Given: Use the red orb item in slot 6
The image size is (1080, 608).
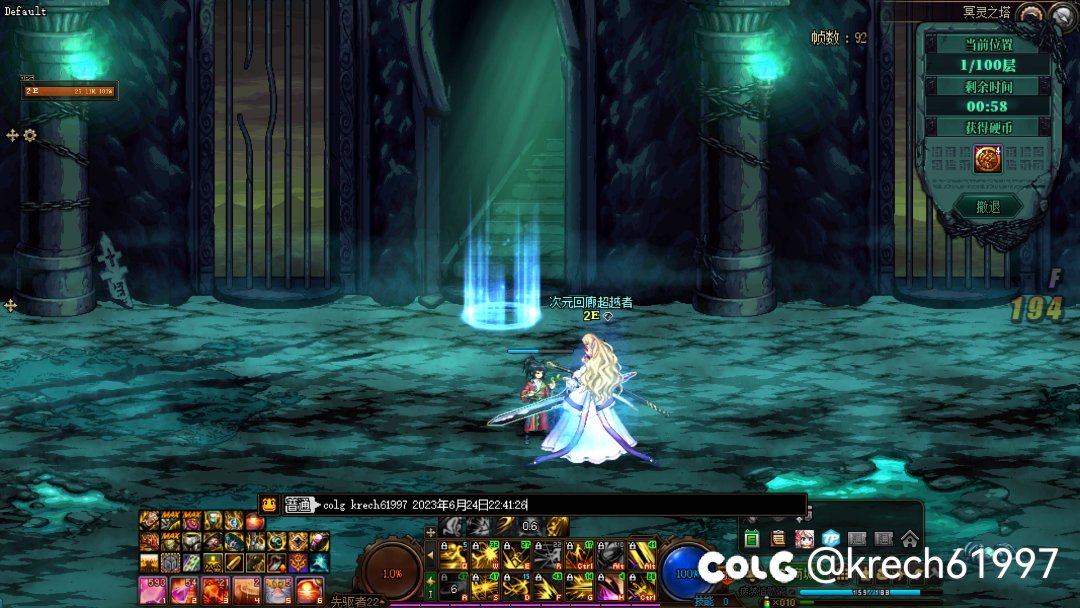Looking at the screenshot, I should click(x=309, y=590).
